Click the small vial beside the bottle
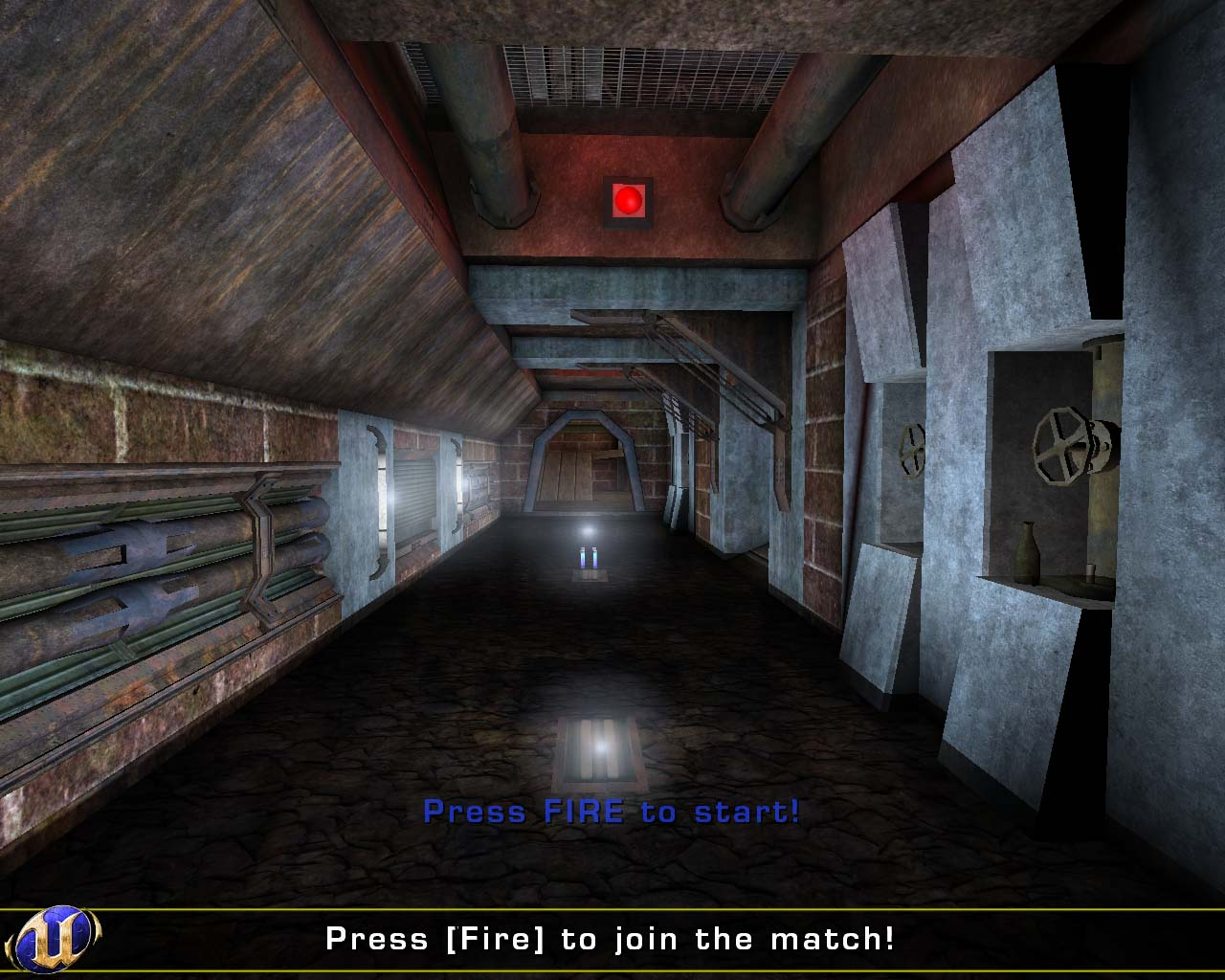The height and width of the screenshot is (980, 1225). [1091, 572]
